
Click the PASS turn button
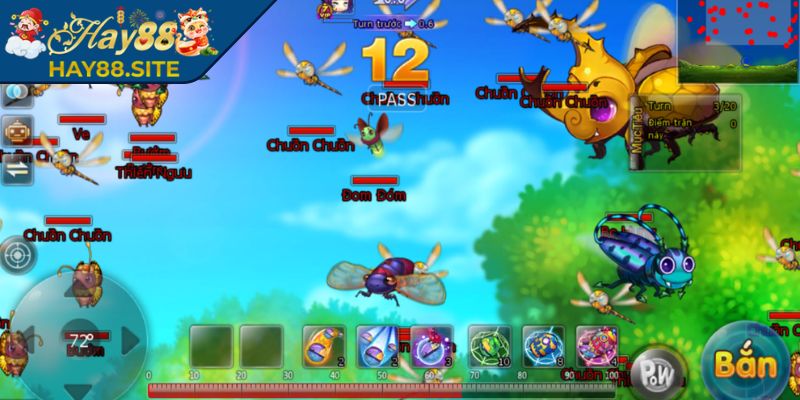tap(400, 98)
